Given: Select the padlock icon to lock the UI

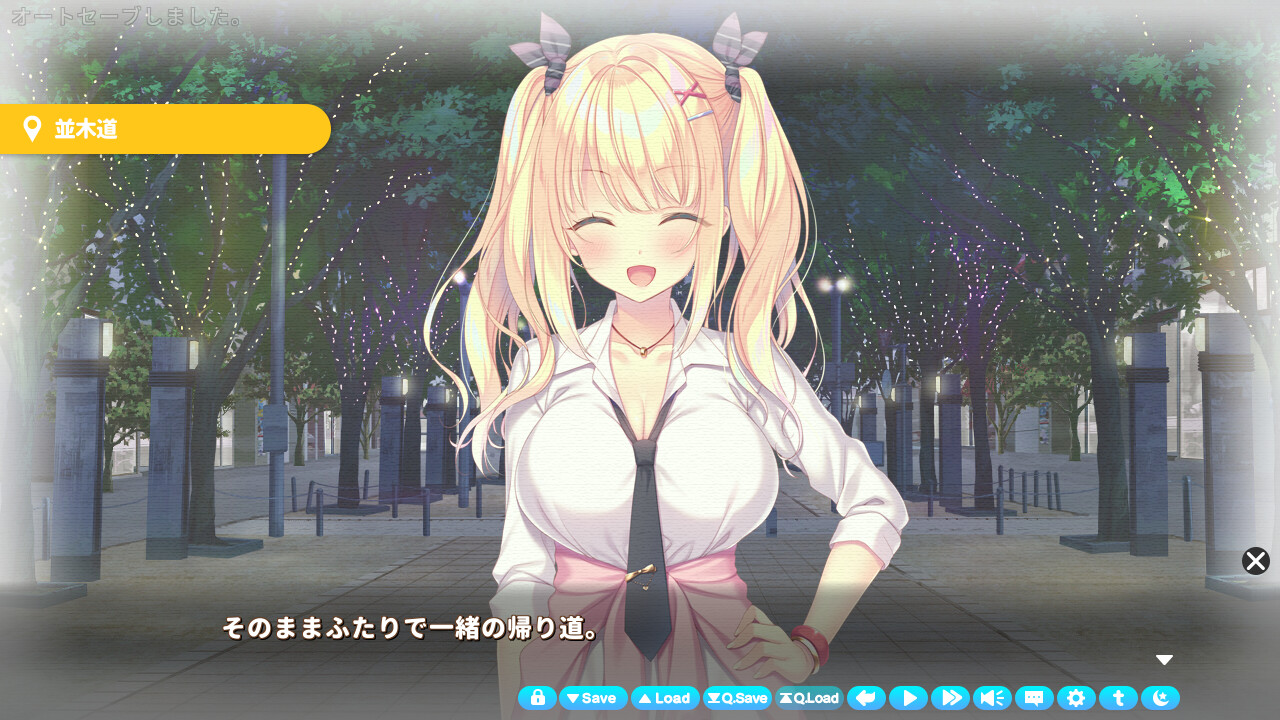Looking at the screenshot, I should [x=537, y=698].
